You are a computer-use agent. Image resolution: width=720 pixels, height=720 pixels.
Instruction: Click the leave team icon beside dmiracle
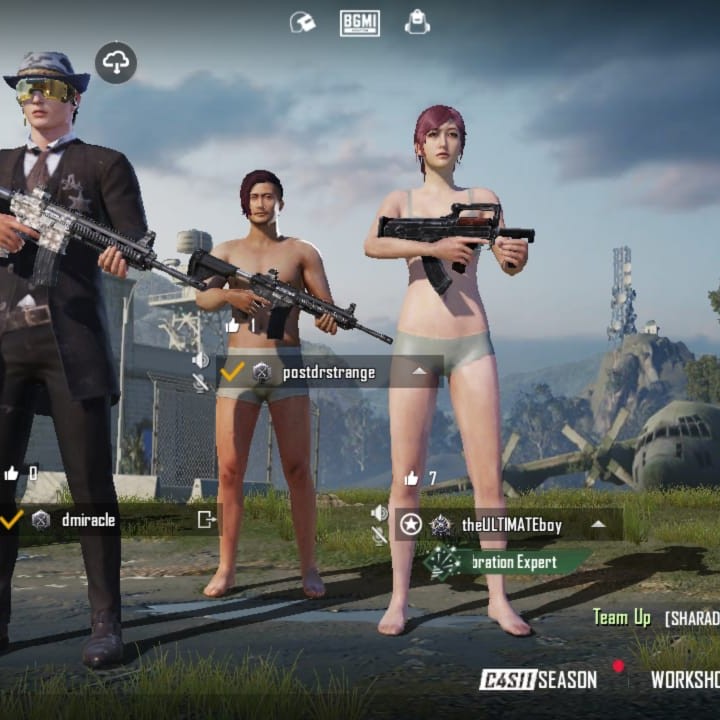pyautogui.click(x=206, y=519)
